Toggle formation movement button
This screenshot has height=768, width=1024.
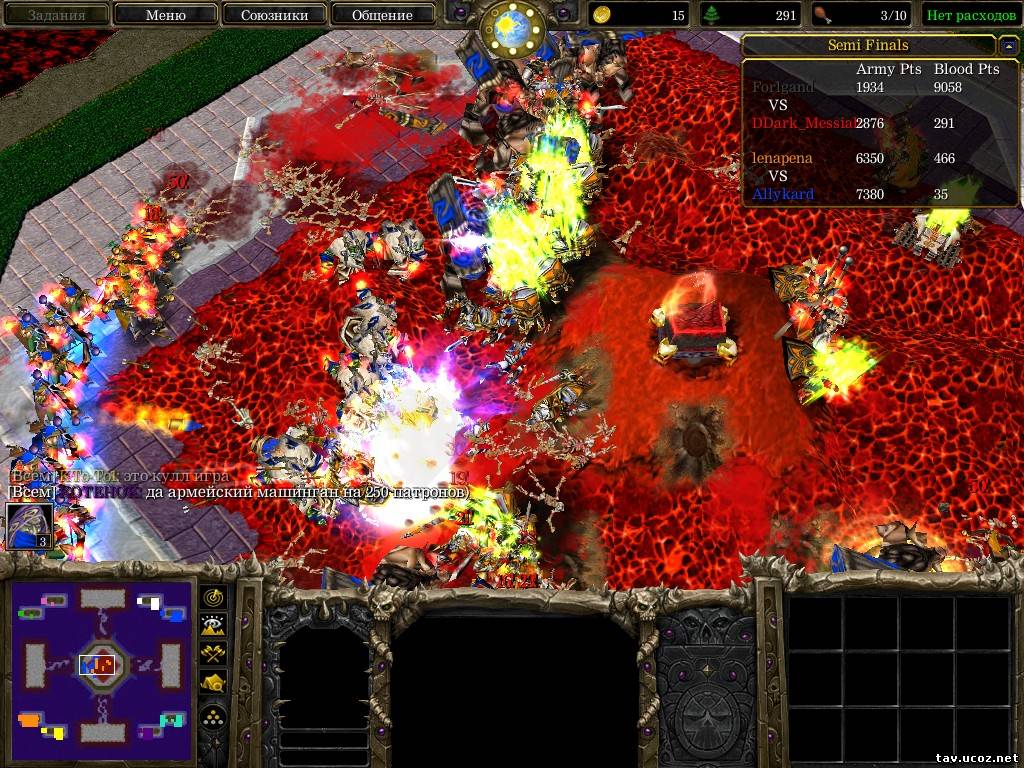point(214,715)
